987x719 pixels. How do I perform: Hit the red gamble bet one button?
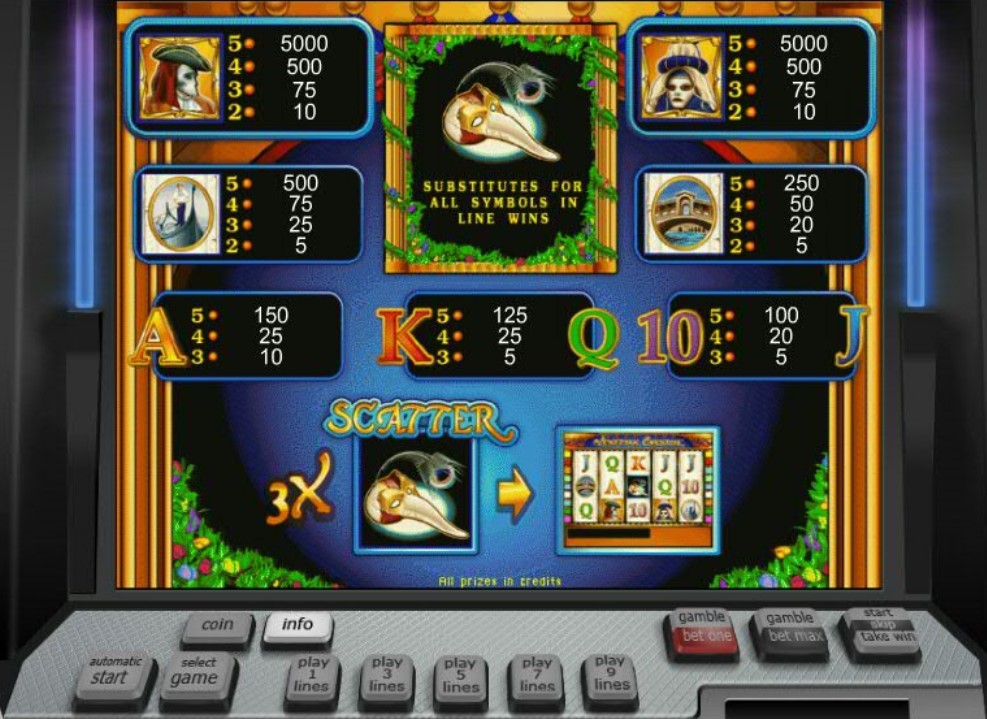pyautogui.click(x=702, y=630)
